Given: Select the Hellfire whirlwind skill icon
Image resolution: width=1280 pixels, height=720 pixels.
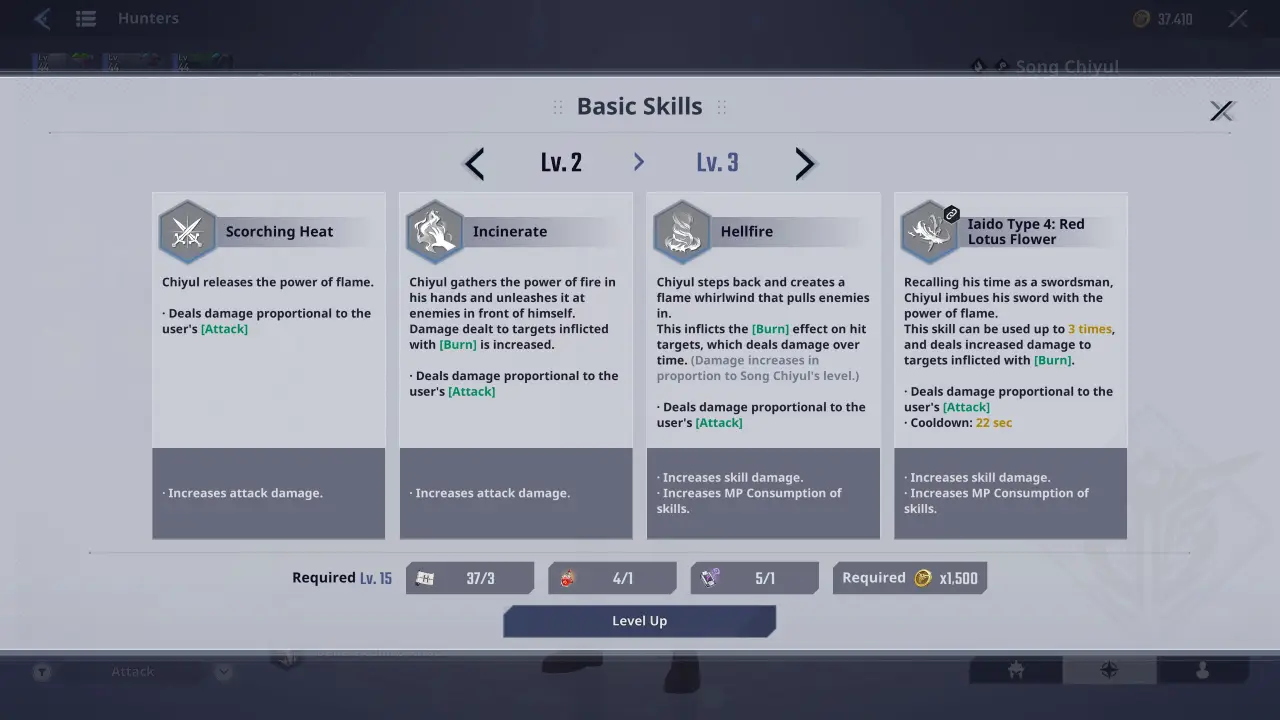Looking at the screenshot, I should point(682,230).
